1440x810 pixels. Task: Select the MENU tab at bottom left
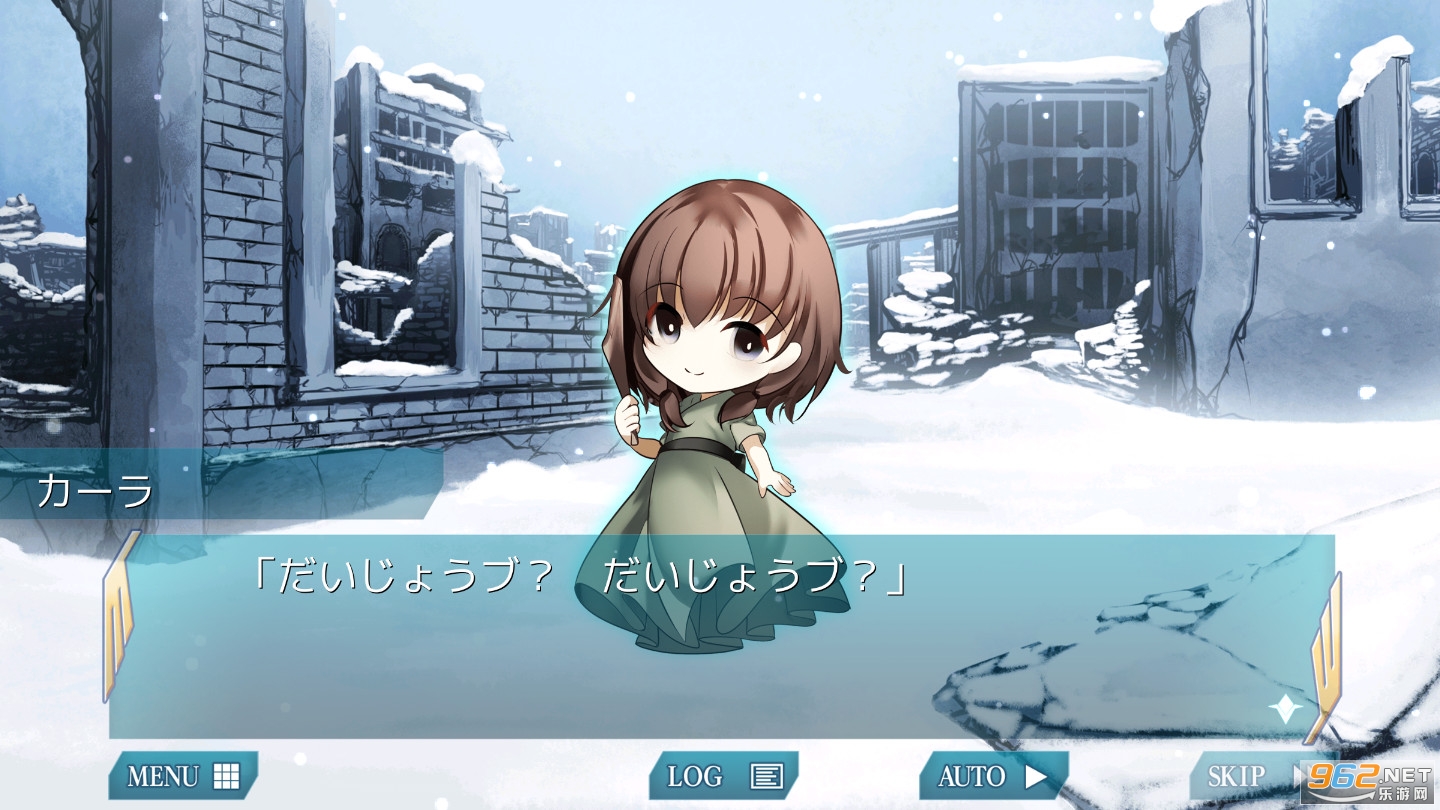coord(182,774)
